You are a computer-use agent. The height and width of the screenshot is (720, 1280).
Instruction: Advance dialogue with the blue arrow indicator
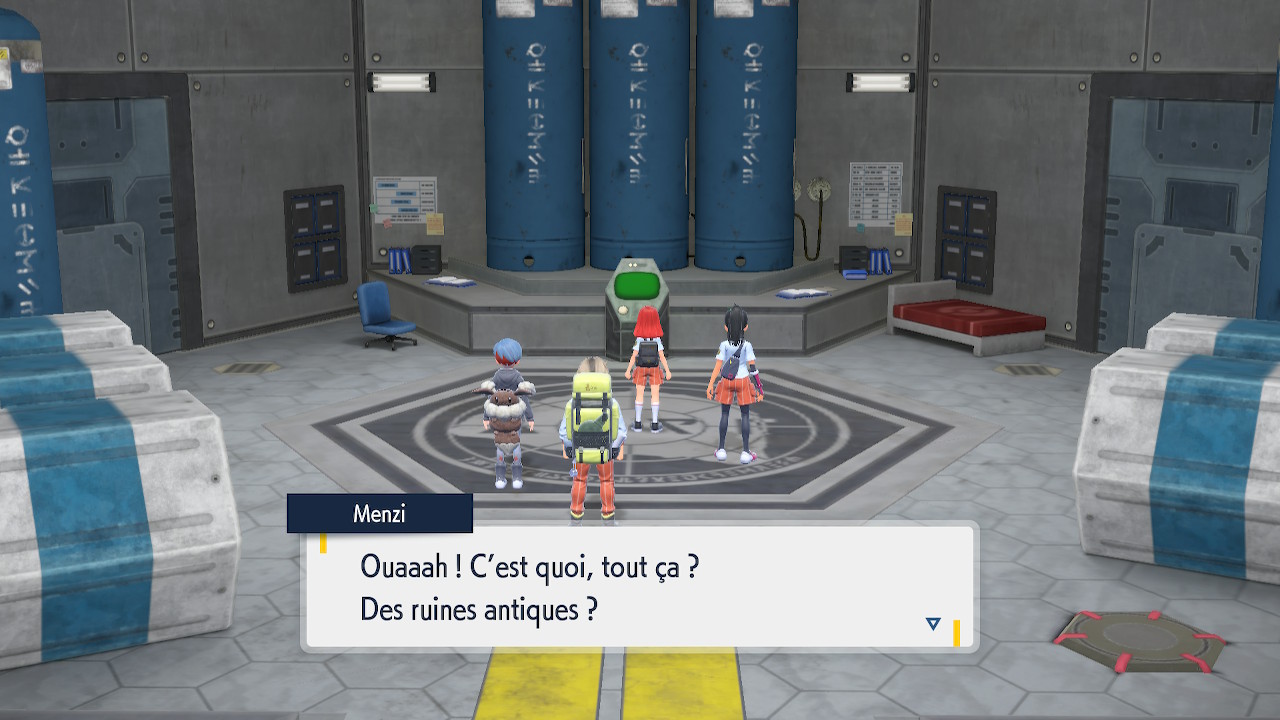933,624
